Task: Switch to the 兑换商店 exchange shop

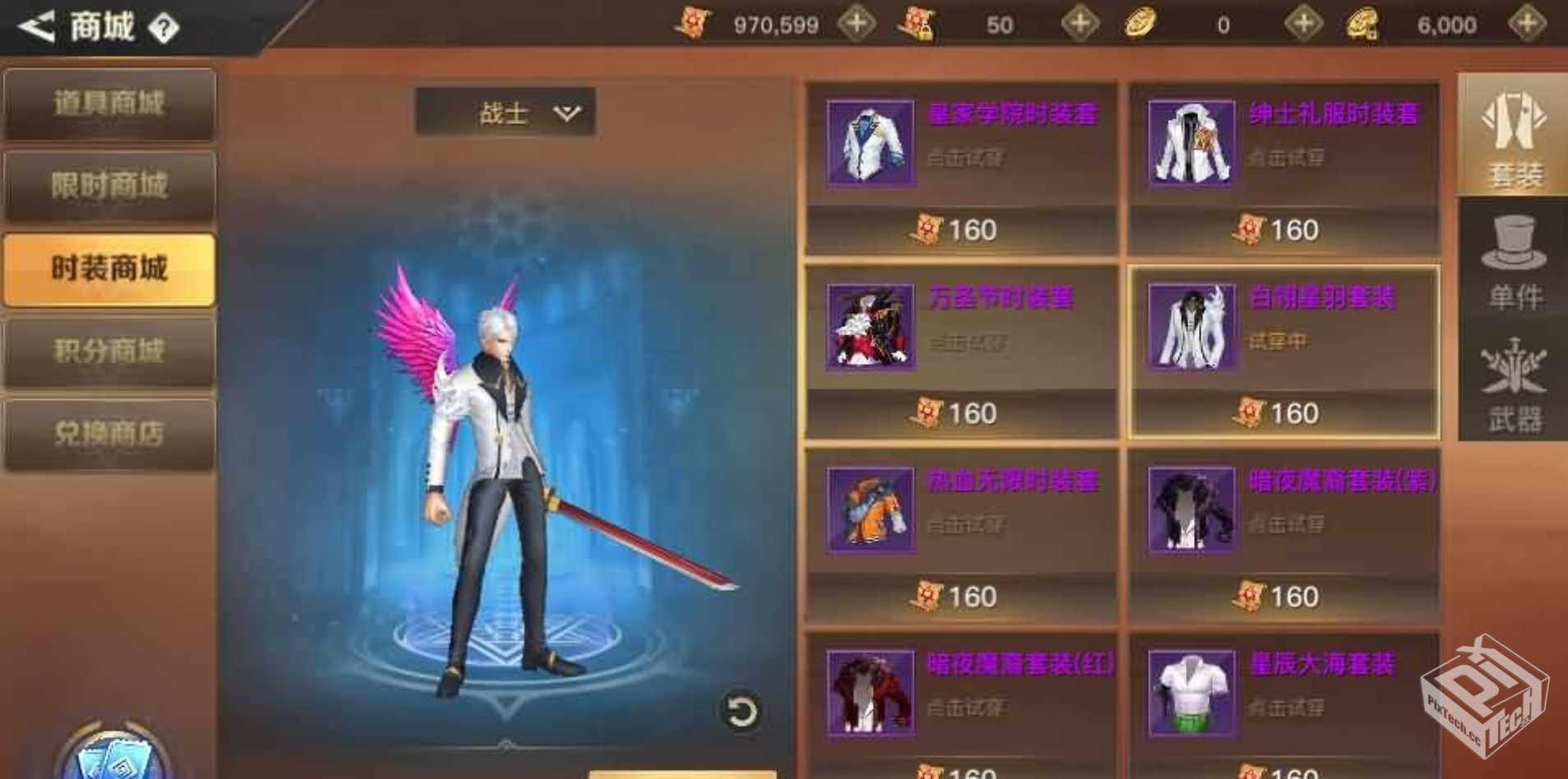Action: click(x=109, y=434)
